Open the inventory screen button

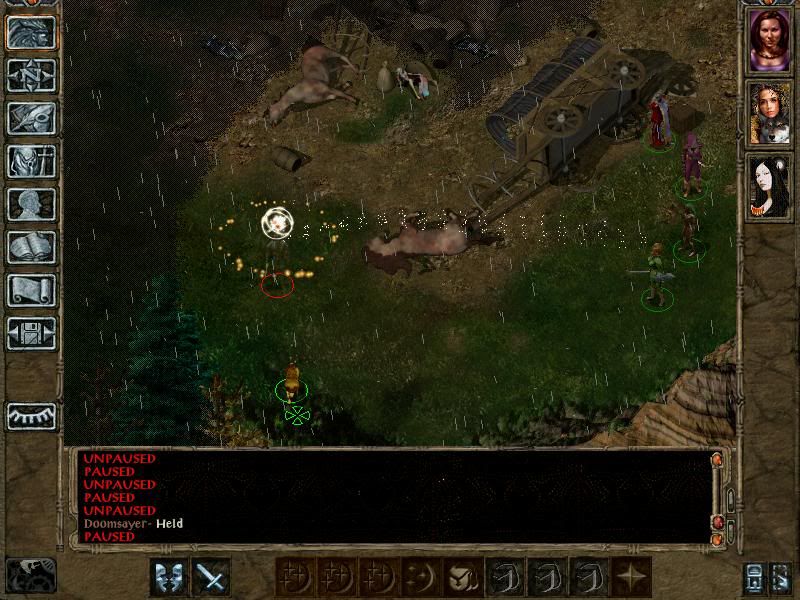click(31, 161)
